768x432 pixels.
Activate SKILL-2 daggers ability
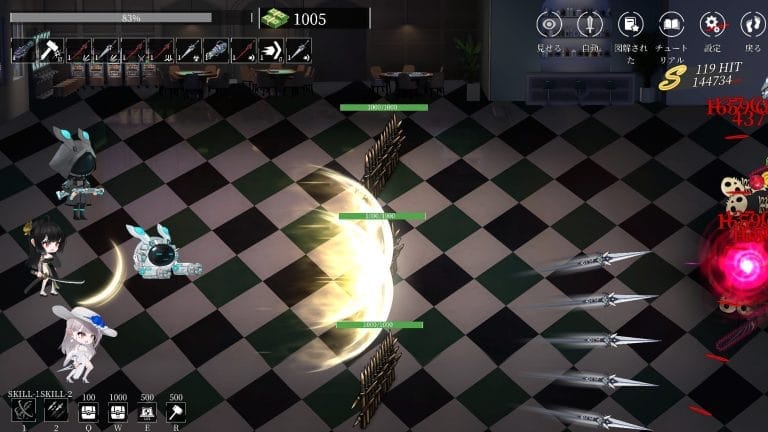(57, 412)
